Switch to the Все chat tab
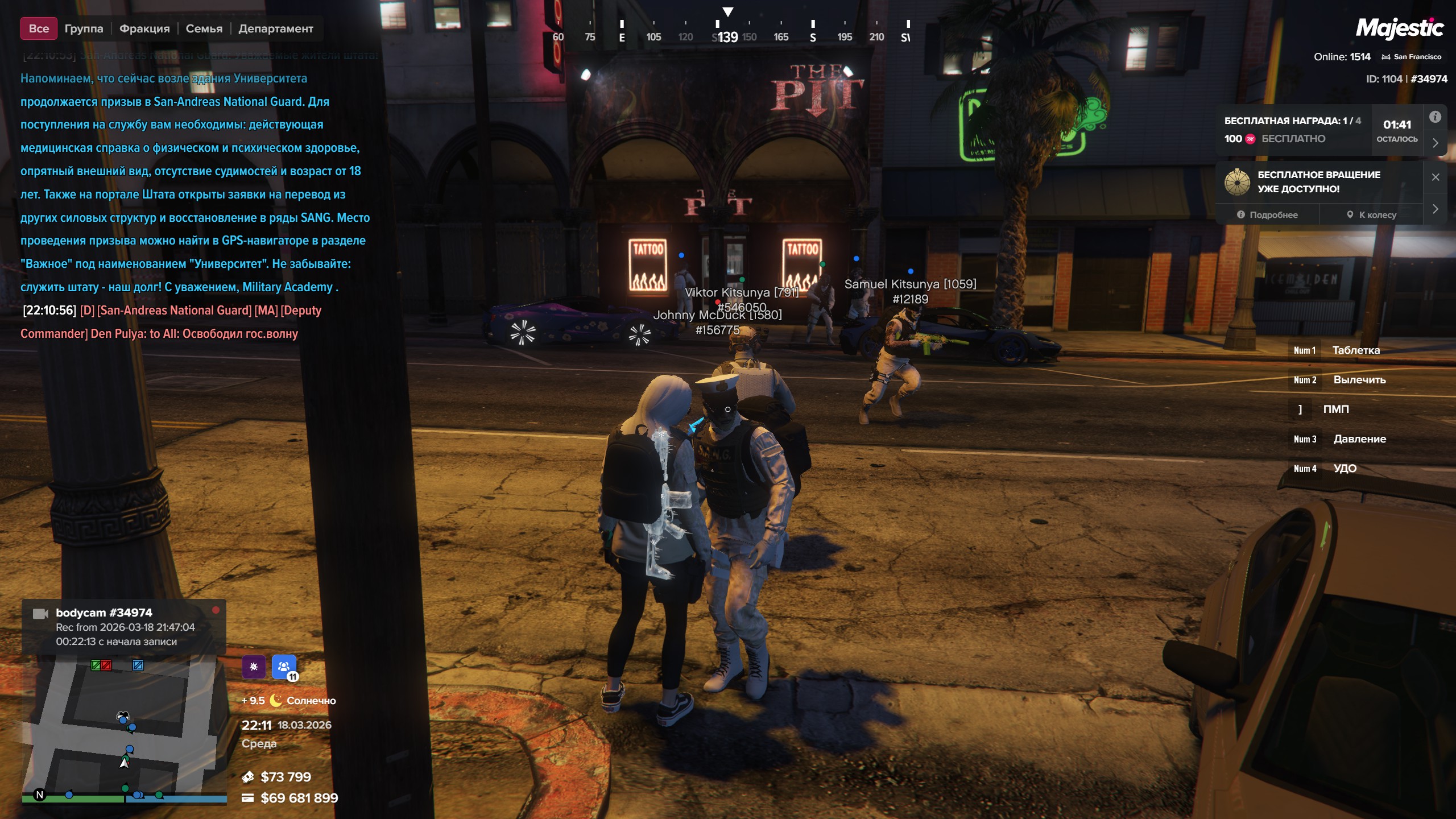This screenshot has width=1456, height=819. click(39, 28)
